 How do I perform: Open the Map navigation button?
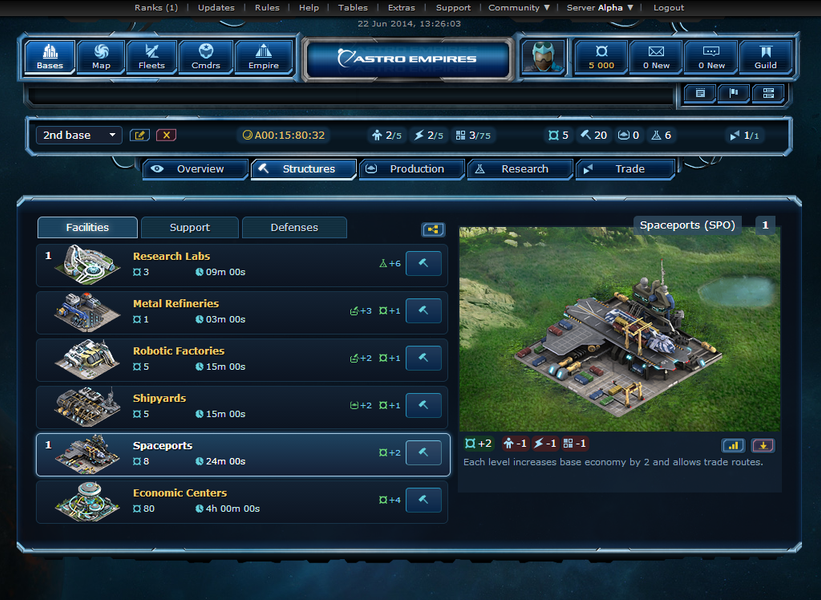(x=101, y=57)
